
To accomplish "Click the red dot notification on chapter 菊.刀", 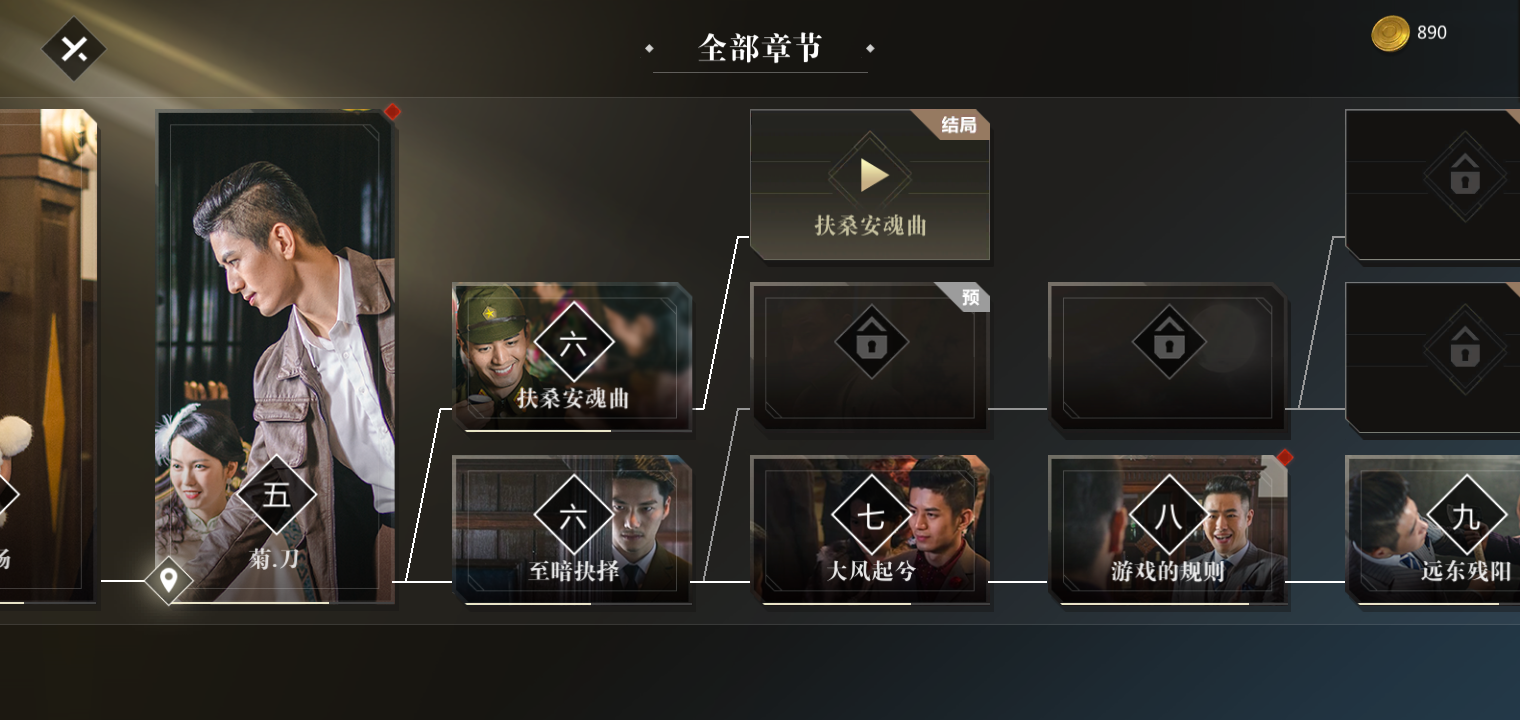I will (391, 112).
